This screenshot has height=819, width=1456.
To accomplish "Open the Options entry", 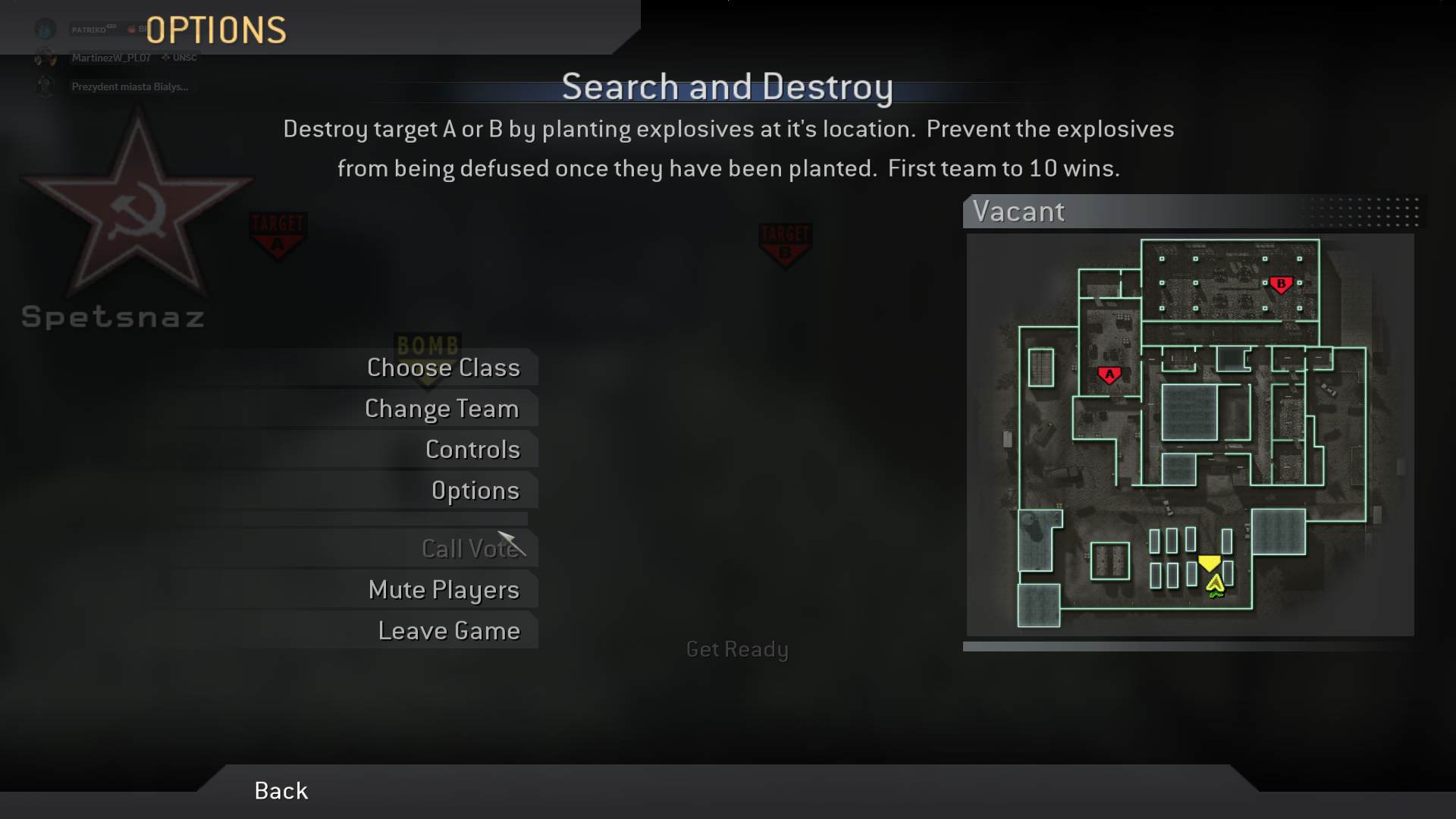I will [x=476, y=490].
